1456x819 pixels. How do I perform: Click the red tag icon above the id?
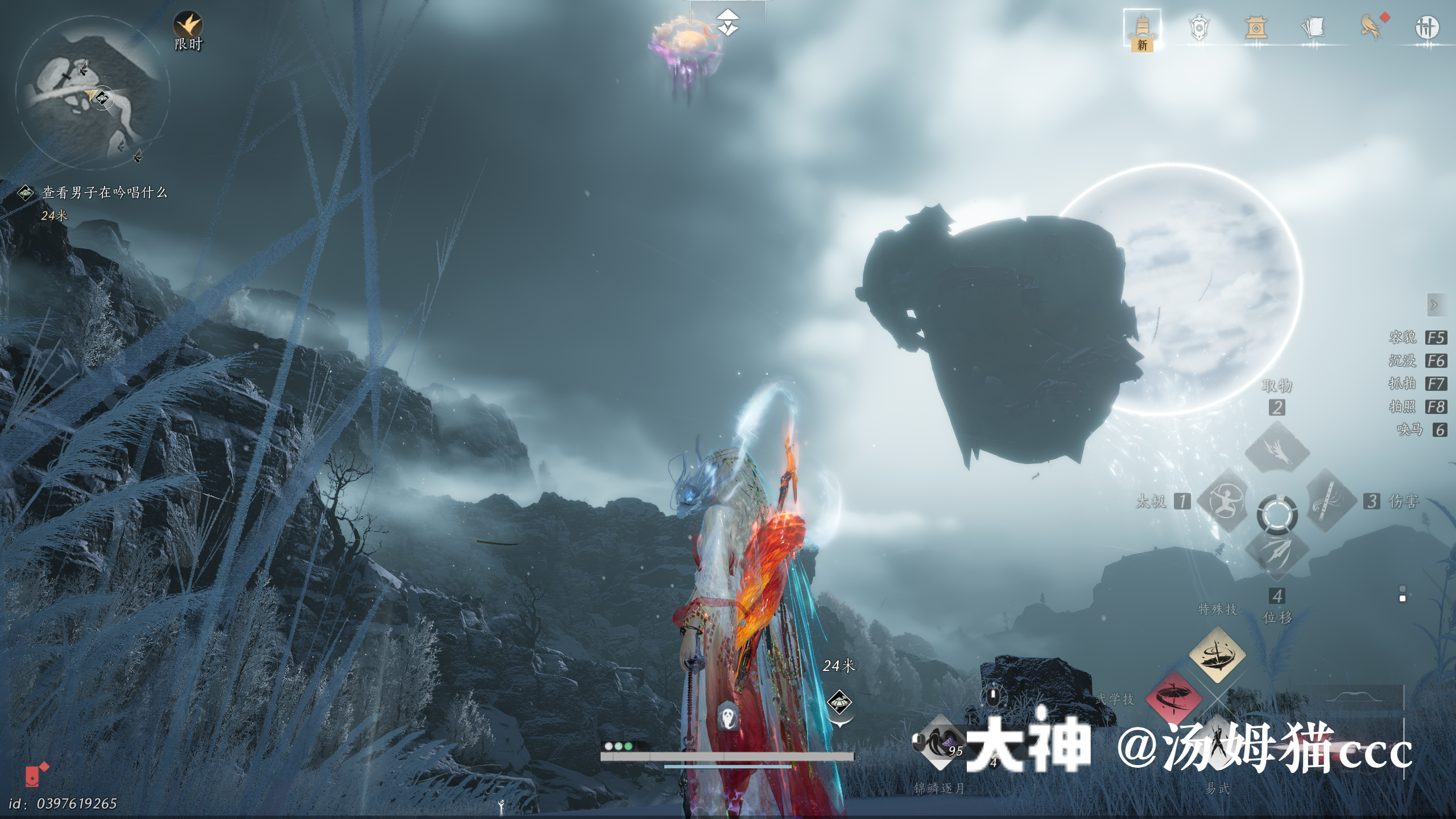[36, 775]
